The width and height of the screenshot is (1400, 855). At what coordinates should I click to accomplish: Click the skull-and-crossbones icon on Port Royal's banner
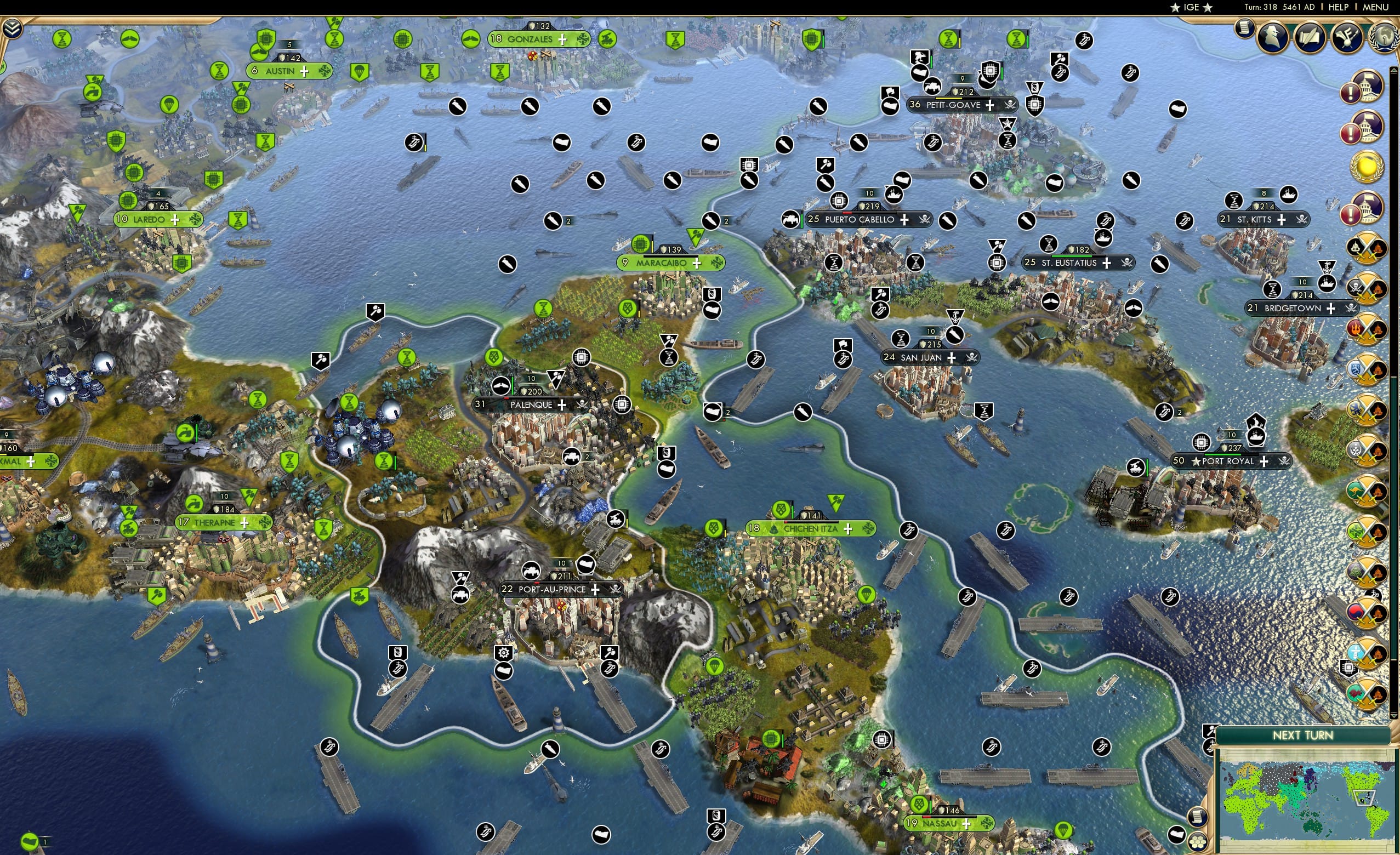(1287, 461)
